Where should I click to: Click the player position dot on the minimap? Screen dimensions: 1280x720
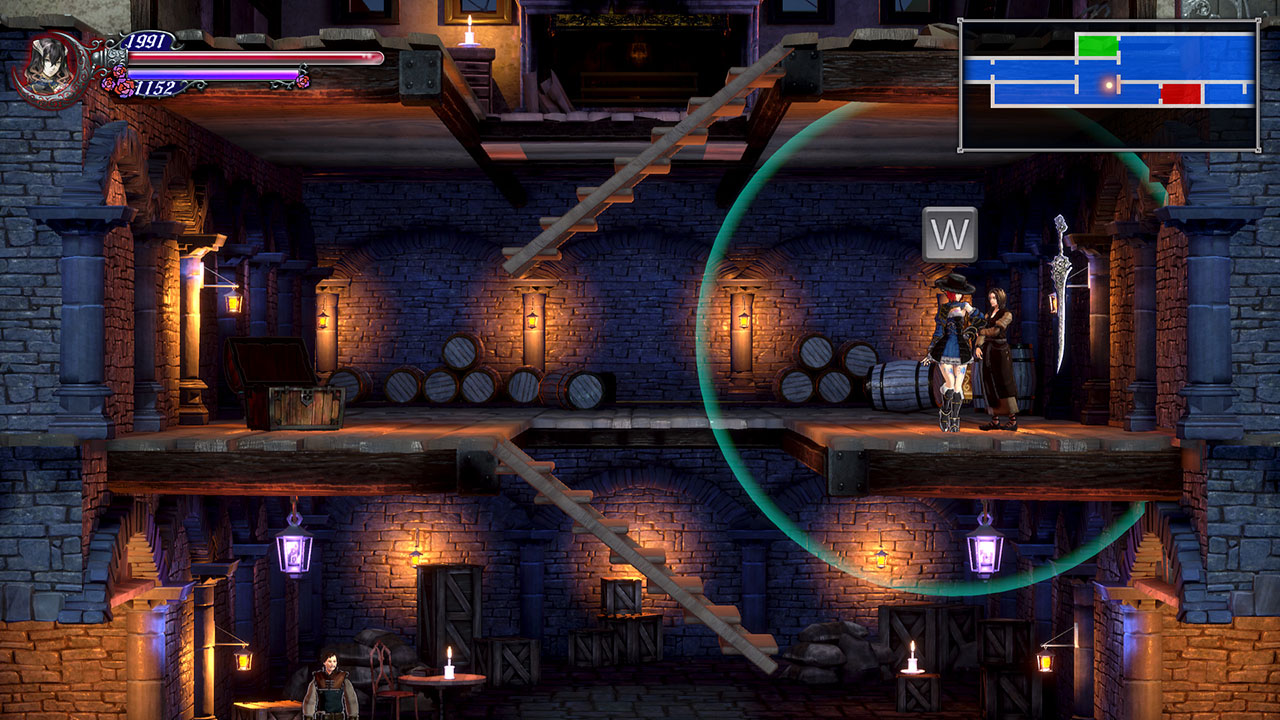pos(1107,86)
